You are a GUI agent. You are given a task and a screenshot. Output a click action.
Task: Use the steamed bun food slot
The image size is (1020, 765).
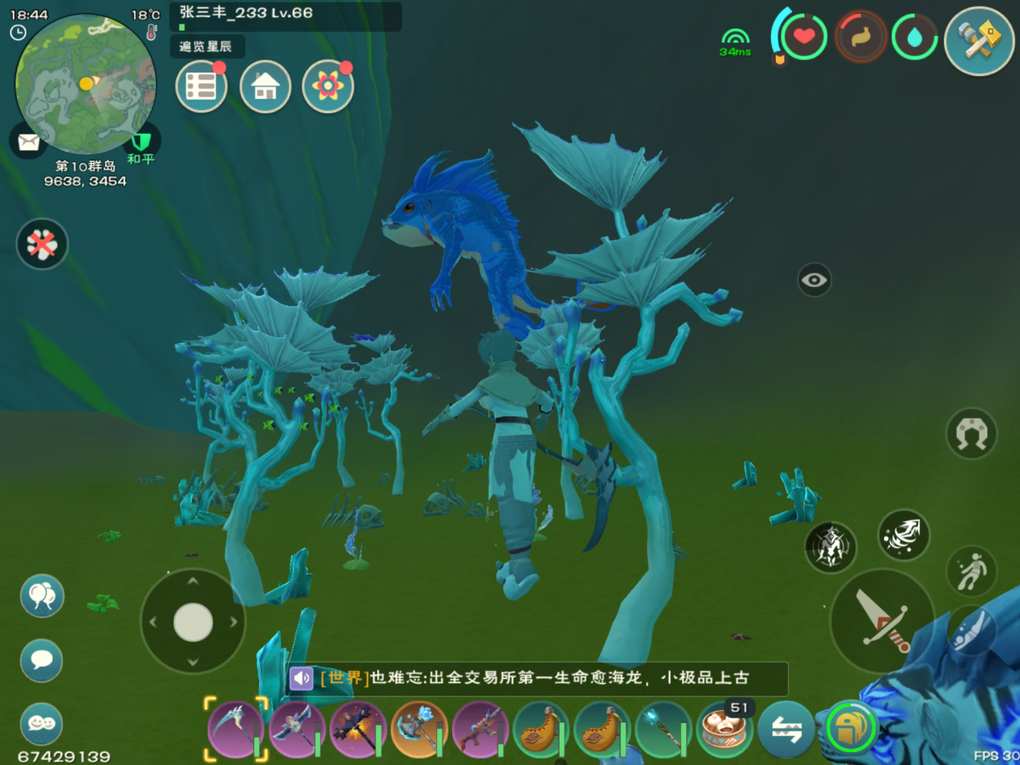[724, 731]
